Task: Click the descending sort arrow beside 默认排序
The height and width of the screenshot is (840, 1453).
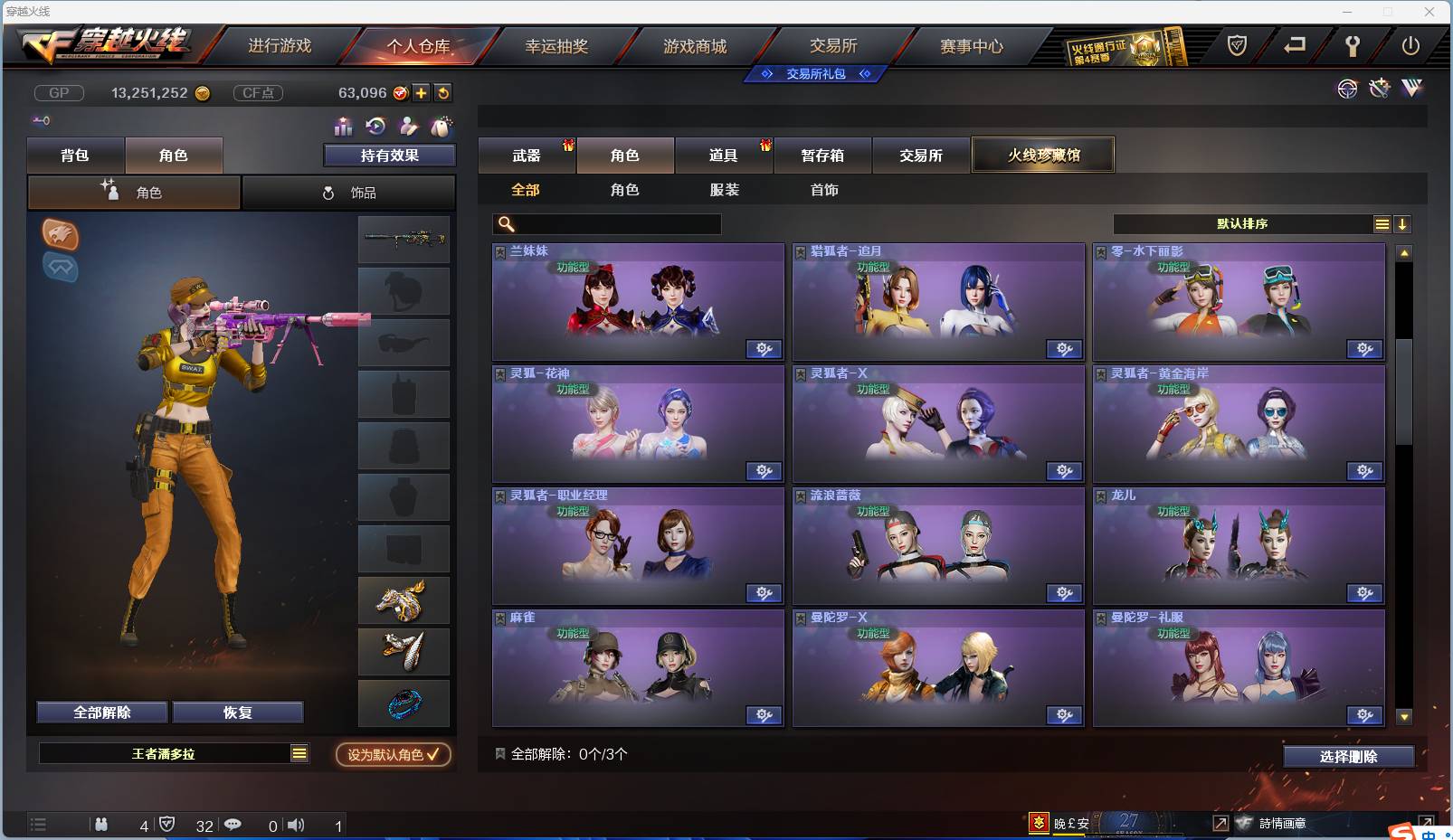Action: (x=1403, y=223)
